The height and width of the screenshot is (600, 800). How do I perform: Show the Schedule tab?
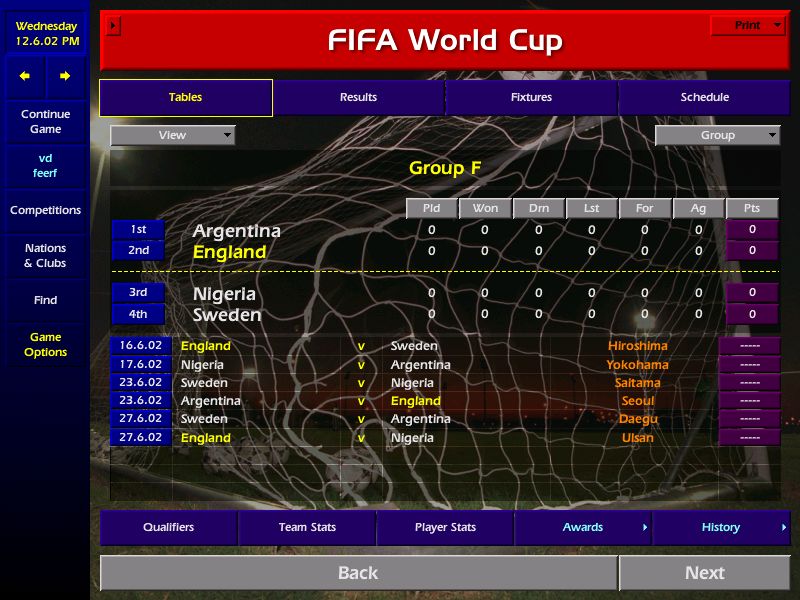(x=704, y=98)
